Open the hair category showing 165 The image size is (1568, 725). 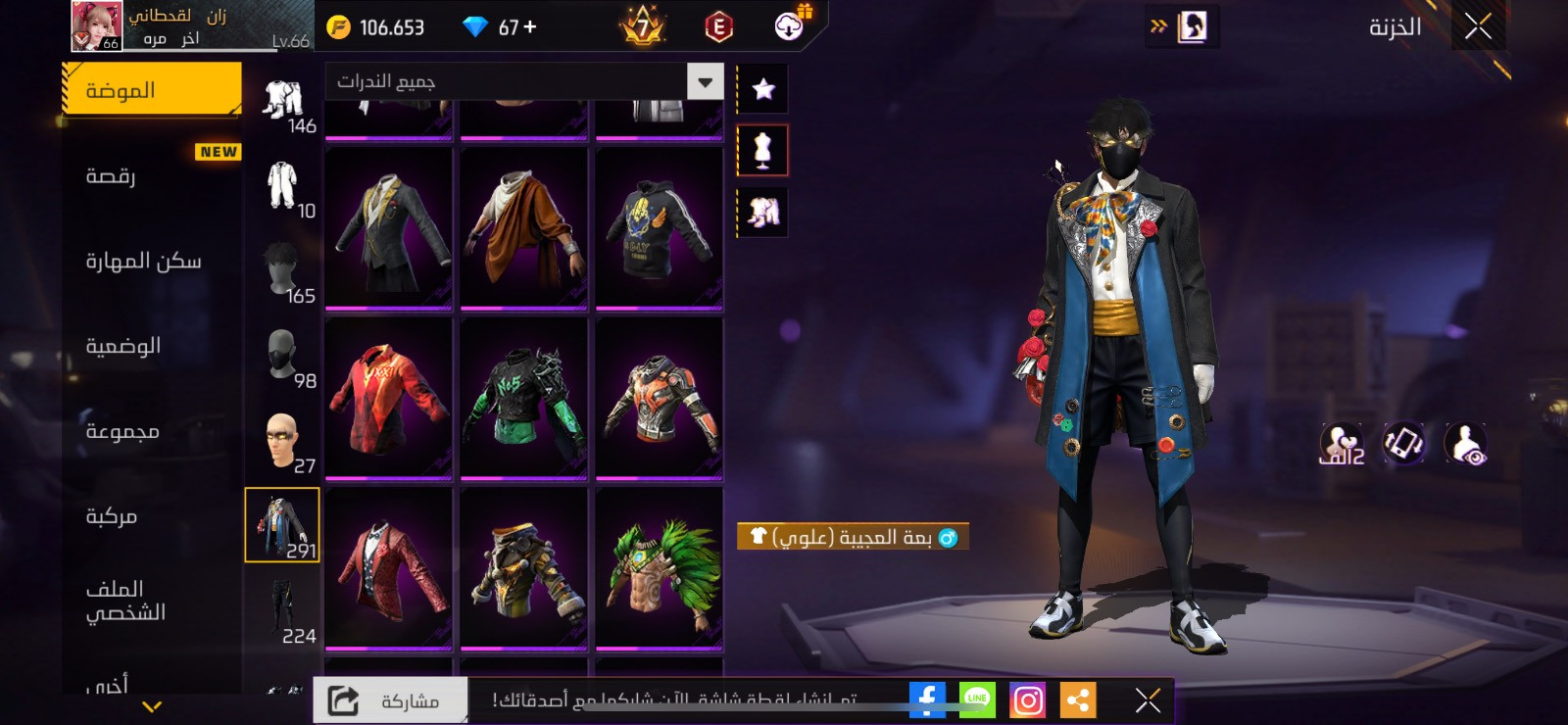pyautogui.click(x=282, y=271)
